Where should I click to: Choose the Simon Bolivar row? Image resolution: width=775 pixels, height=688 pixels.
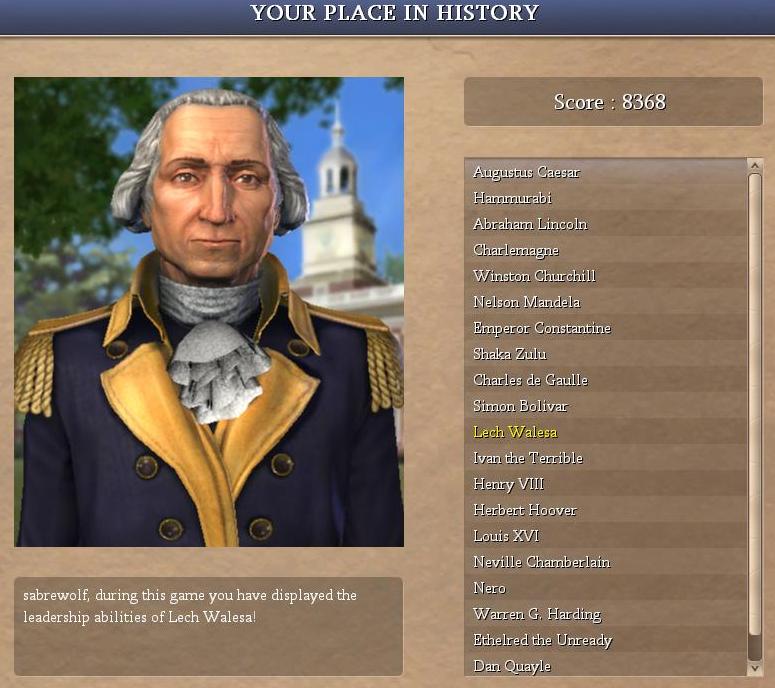pyautogui.click(x=520, y=406)
